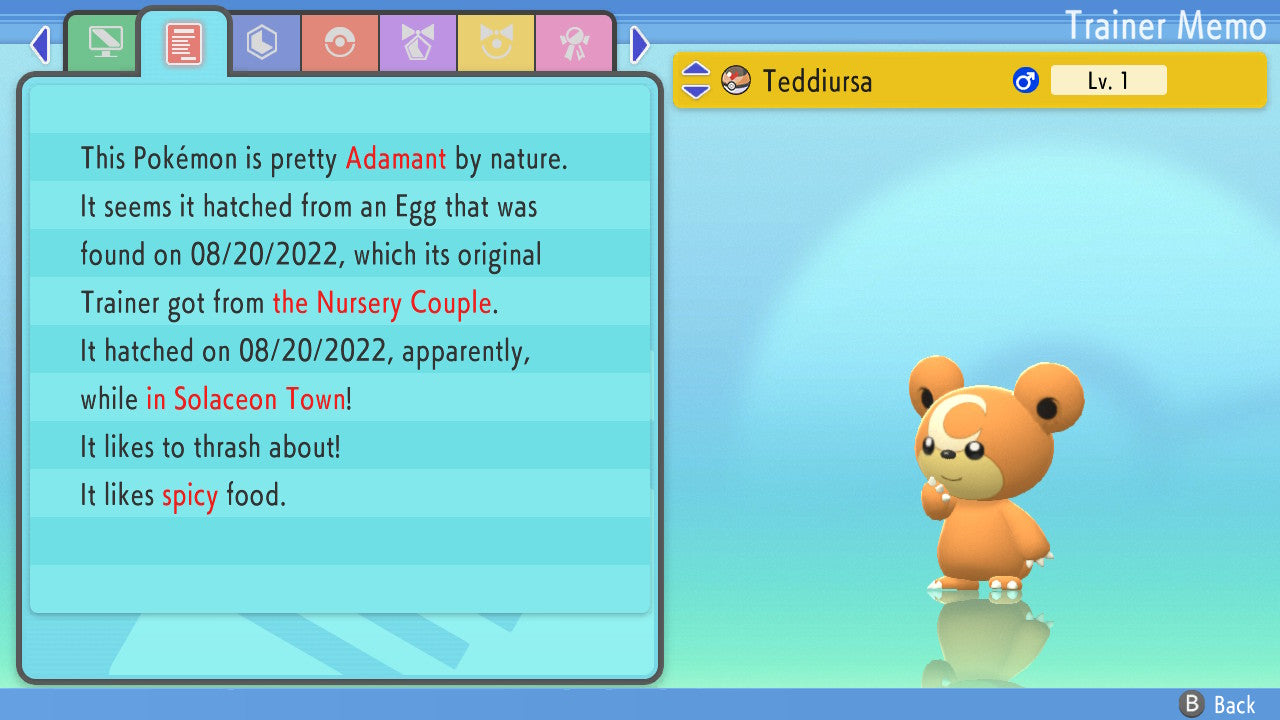This screenshot has height=720, width=1280.
Task: Switch to the red Poké Ball tab
Action: [x=340, y=43]
